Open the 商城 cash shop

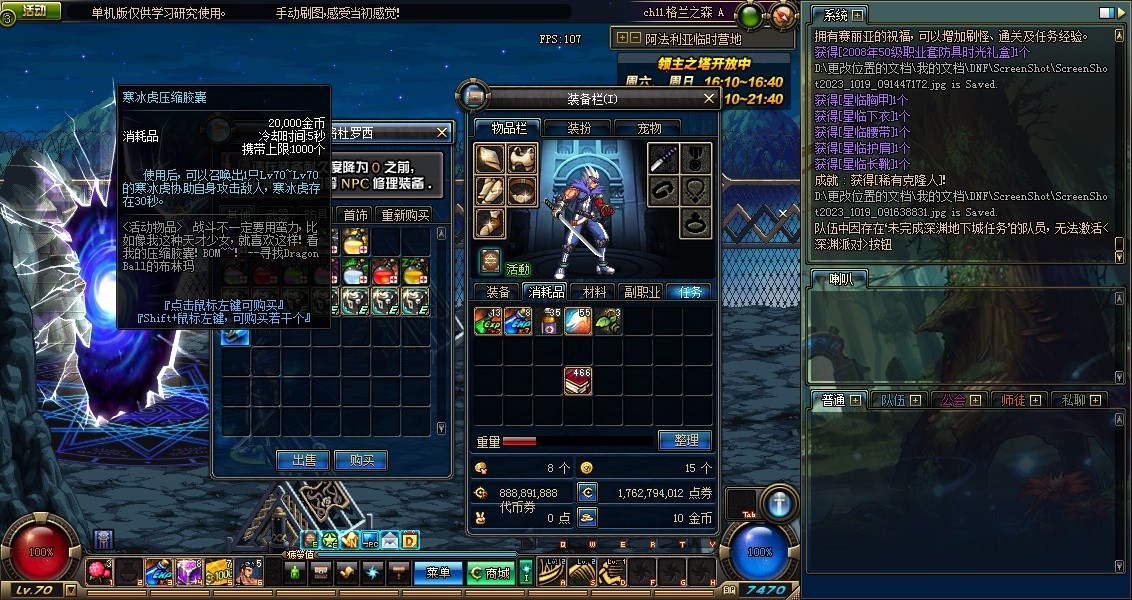pyautogui.click(x=490, y=573)
